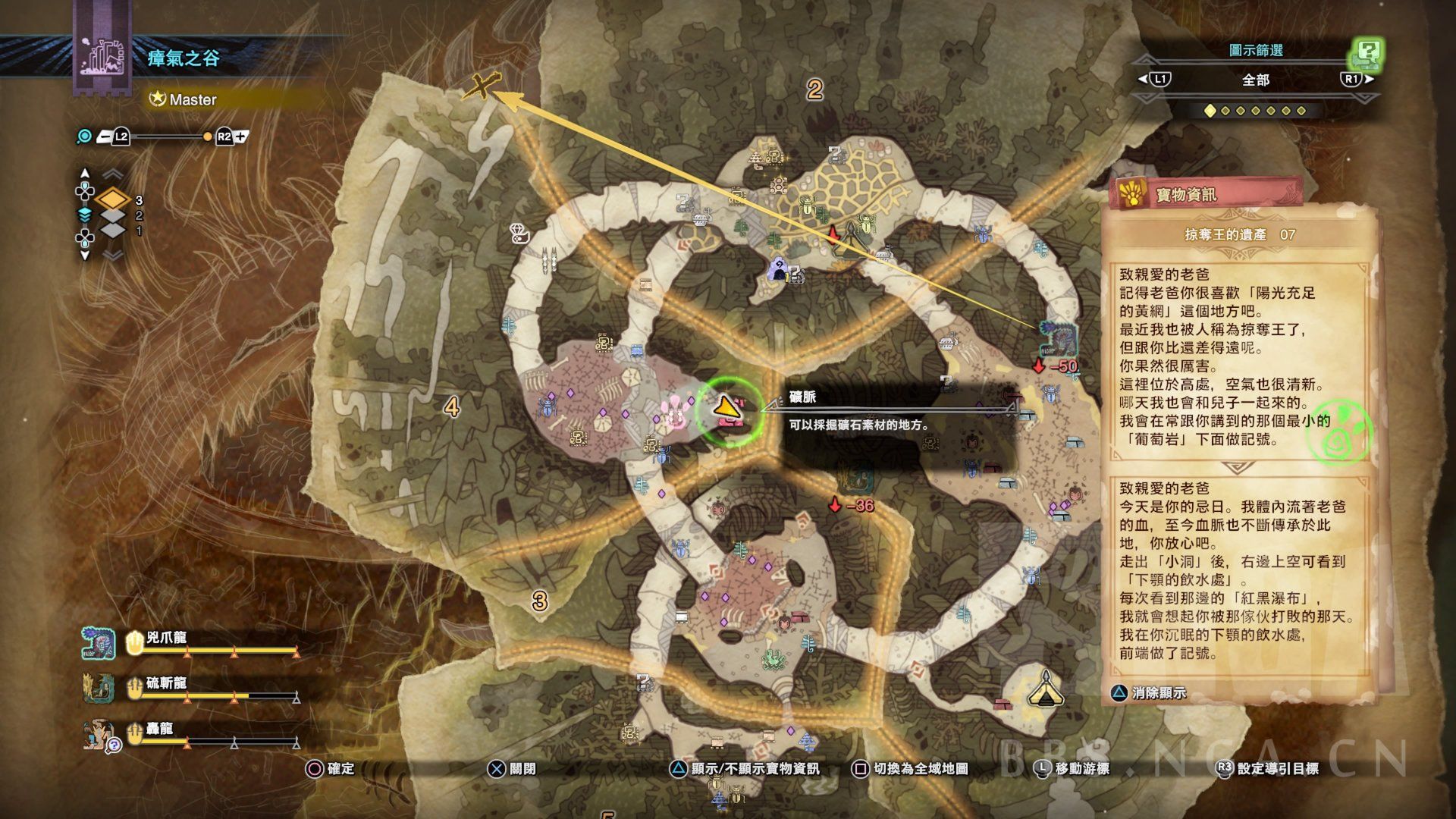1456x819 pixels.
Task: Switch to map layer 2
Action: 114,215
